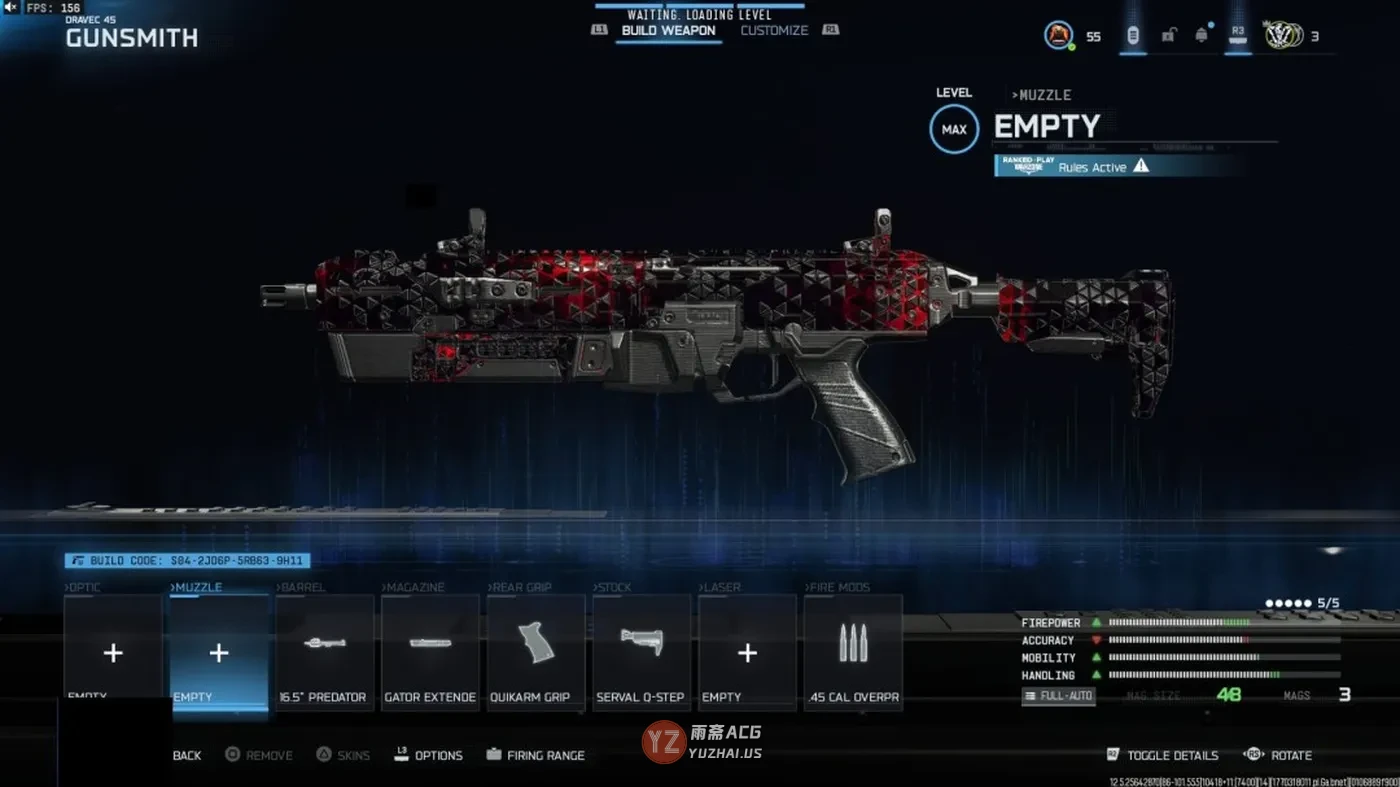This screenshot has height=787, width=1400.
Task: Click the player profile emblem icon
Action: 1058,36
